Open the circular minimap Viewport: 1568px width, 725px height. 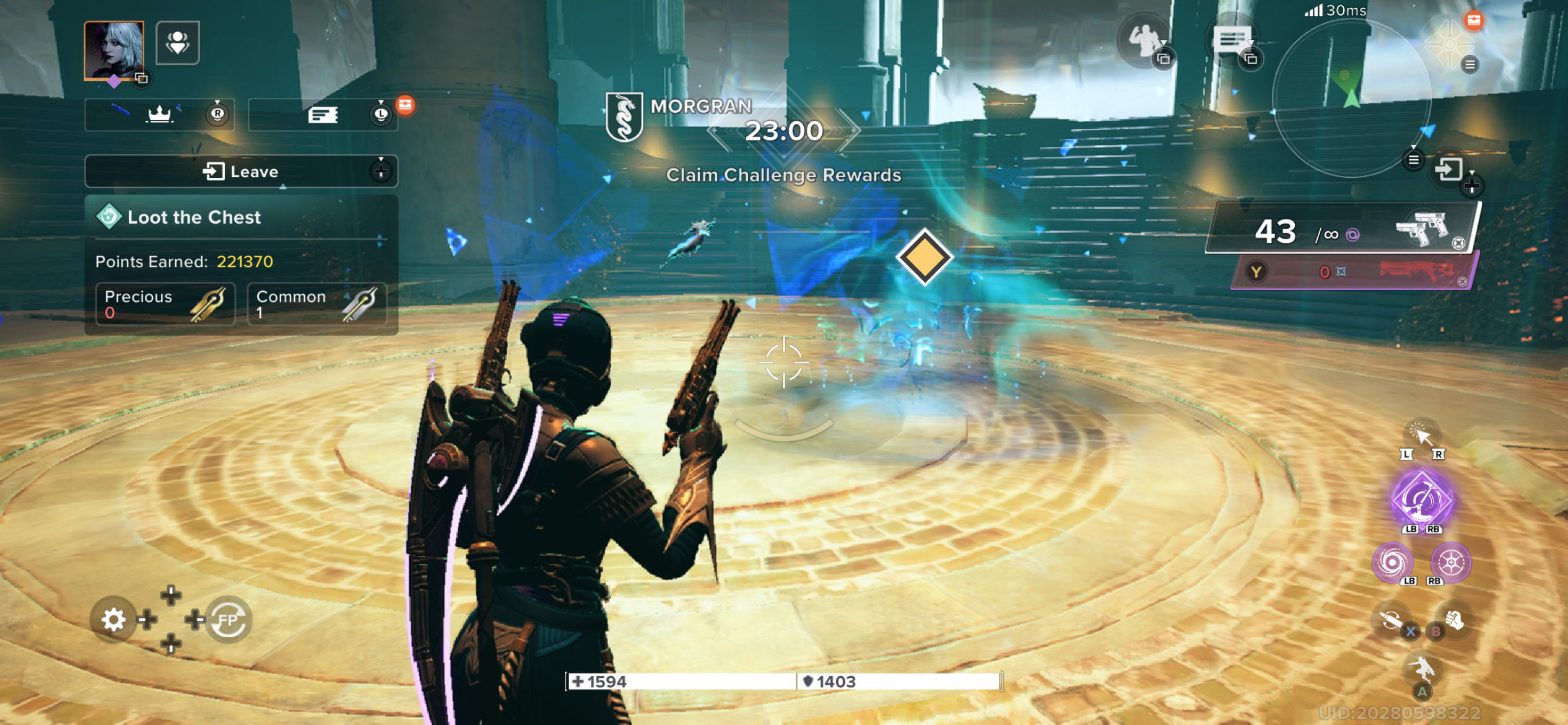[1351, 99]
